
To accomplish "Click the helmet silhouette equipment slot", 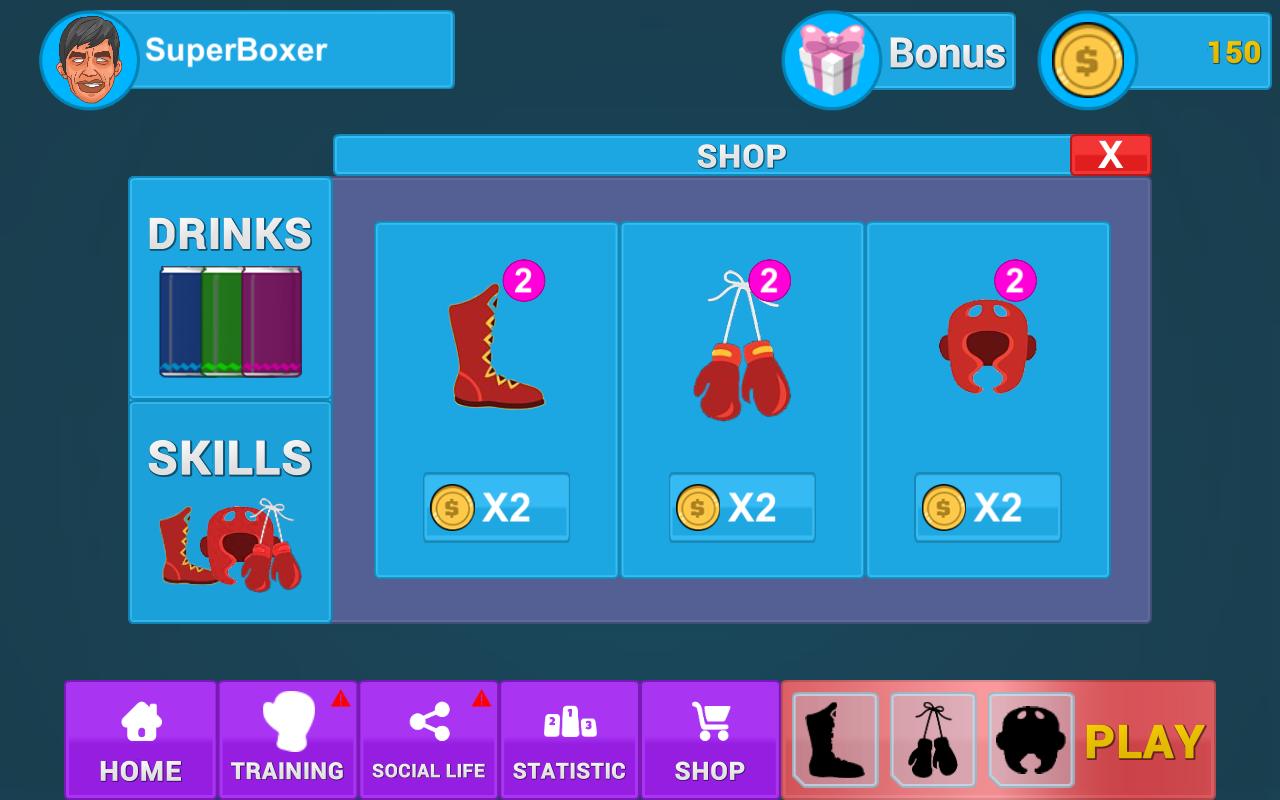I will point(1030,739).
